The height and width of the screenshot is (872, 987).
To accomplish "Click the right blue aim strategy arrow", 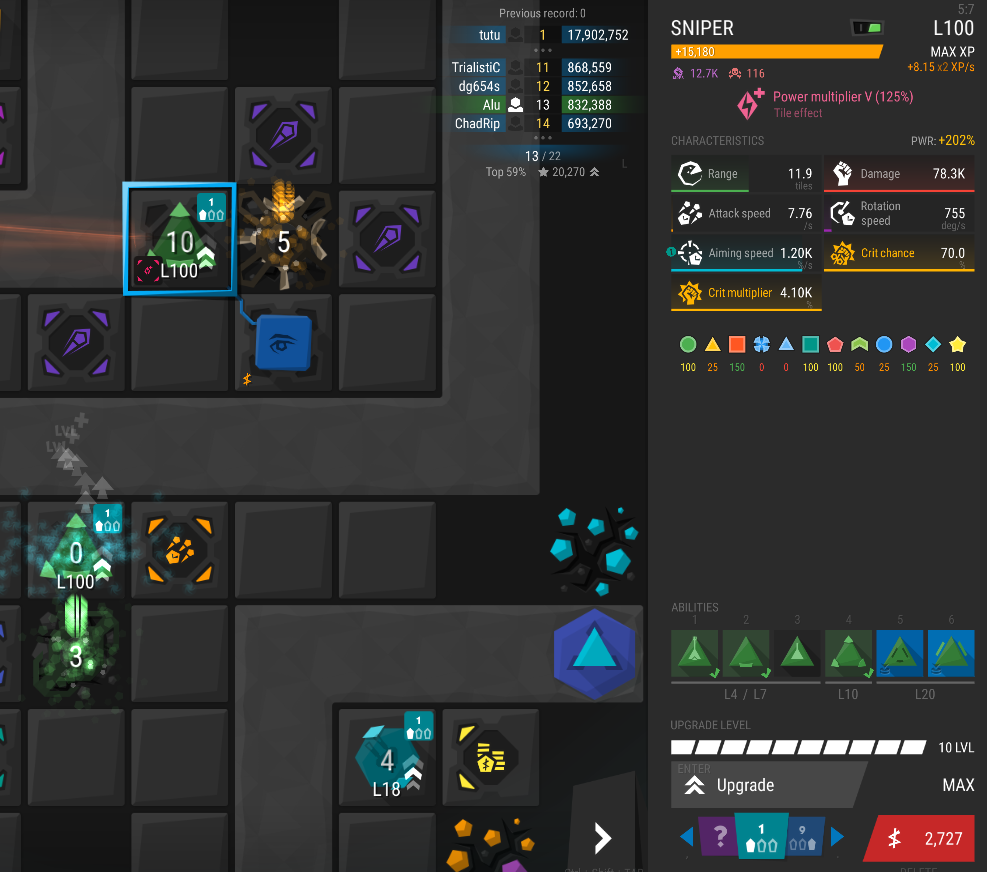I will (838, 836).
